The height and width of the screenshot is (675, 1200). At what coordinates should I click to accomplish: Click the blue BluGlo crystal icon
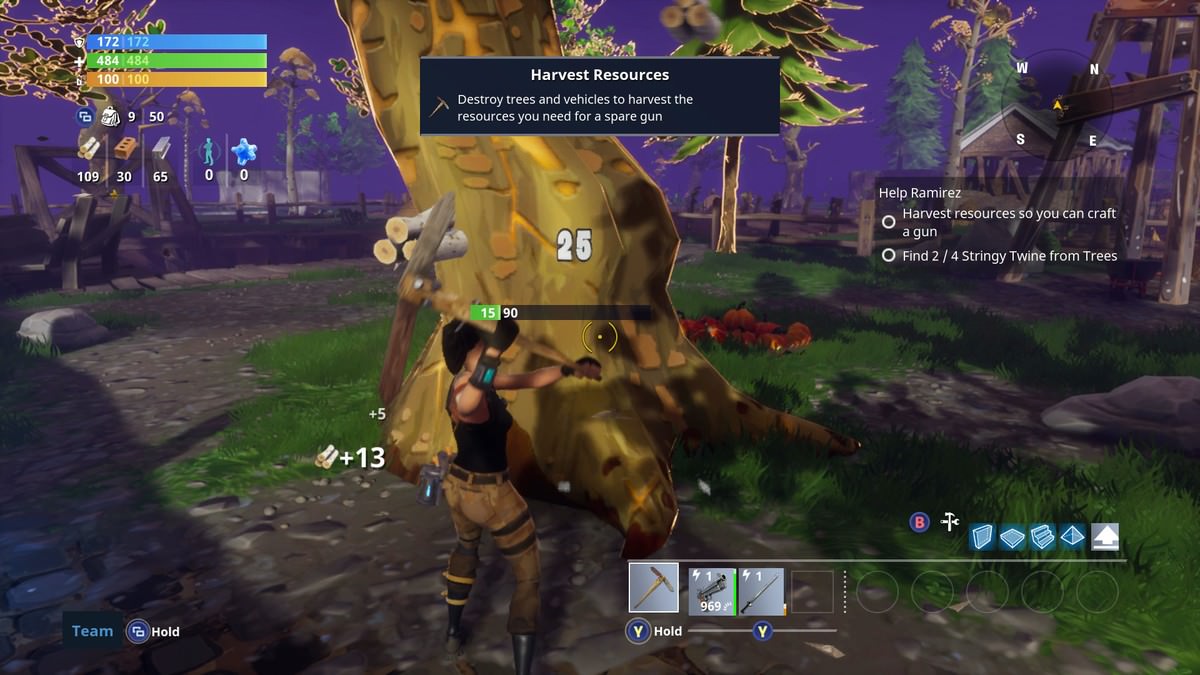(243, 151)
